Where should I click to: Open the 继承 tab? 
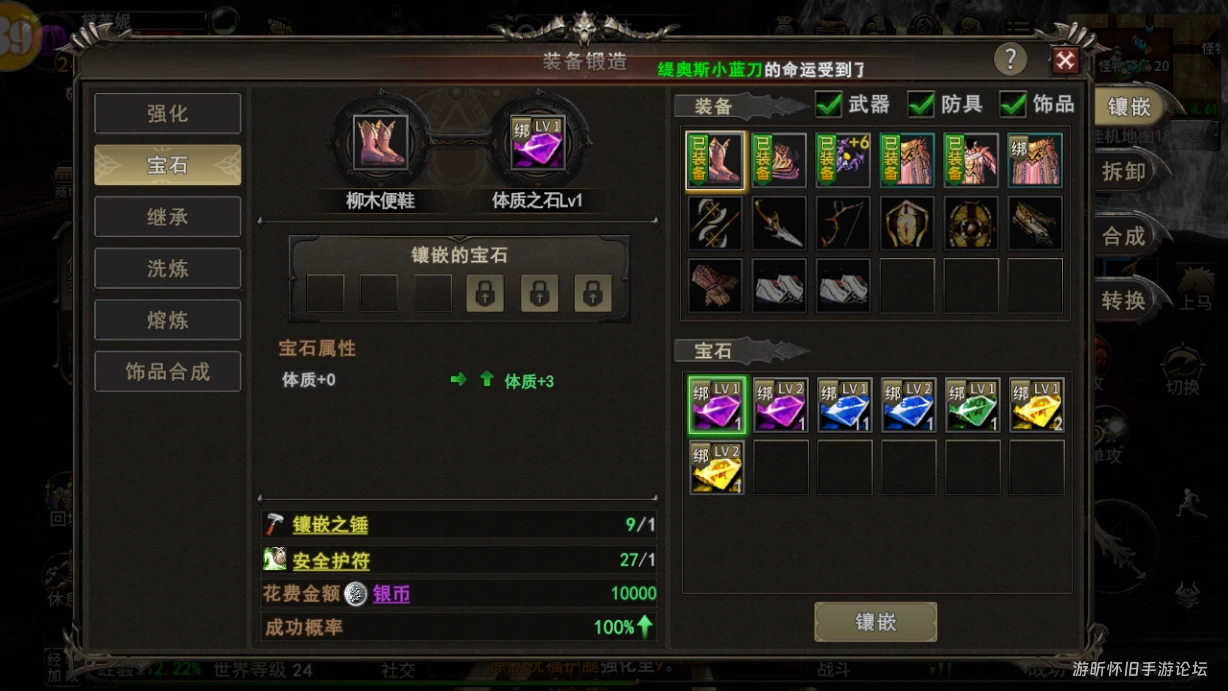click(167, 217)
